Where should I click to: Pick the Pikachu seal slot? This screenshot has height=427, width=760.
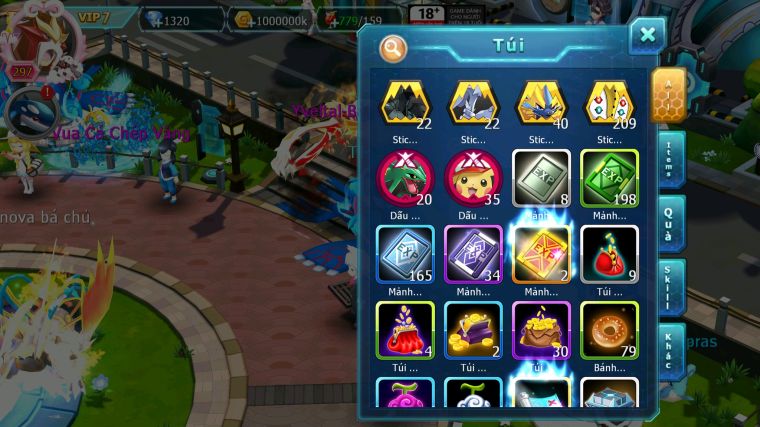[473, 179]
